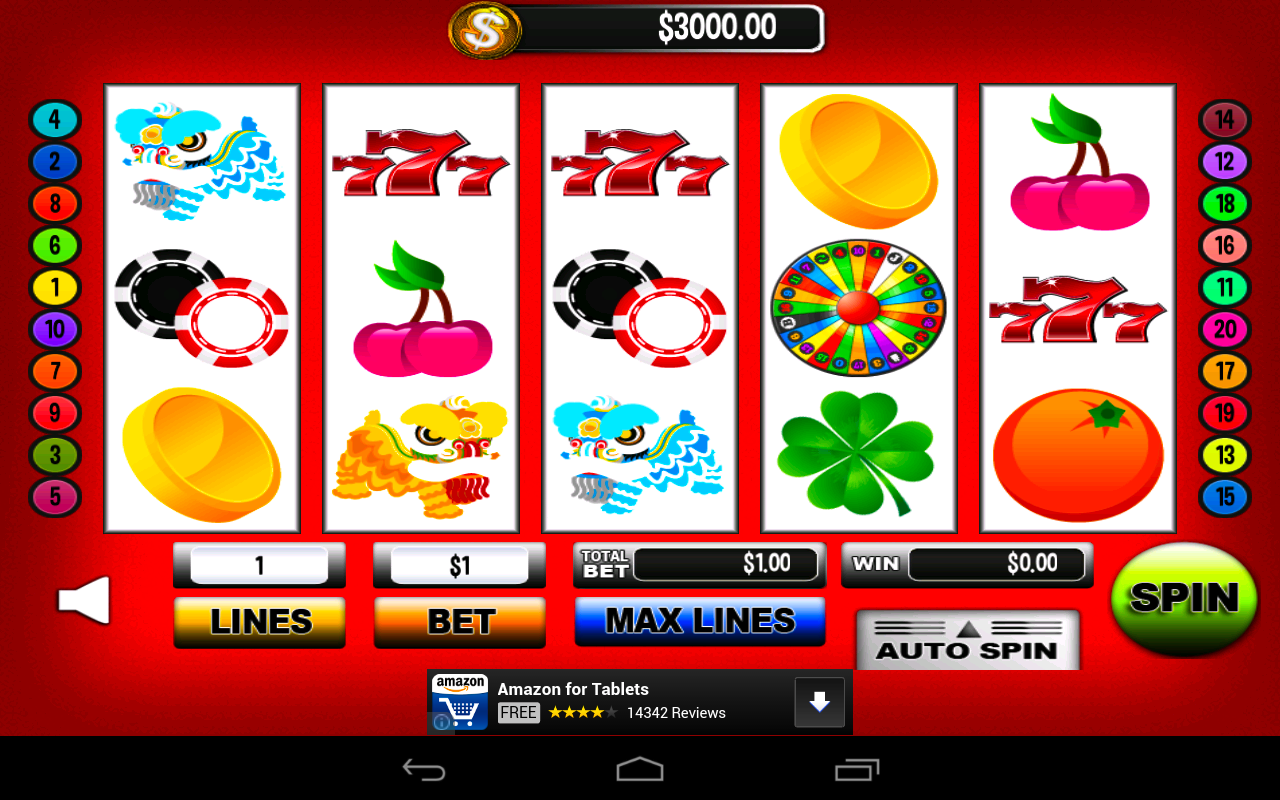This screenshot has height=800, width=1280.
Task: Enable AUTO SPIN mode
Action: point(966,649)
